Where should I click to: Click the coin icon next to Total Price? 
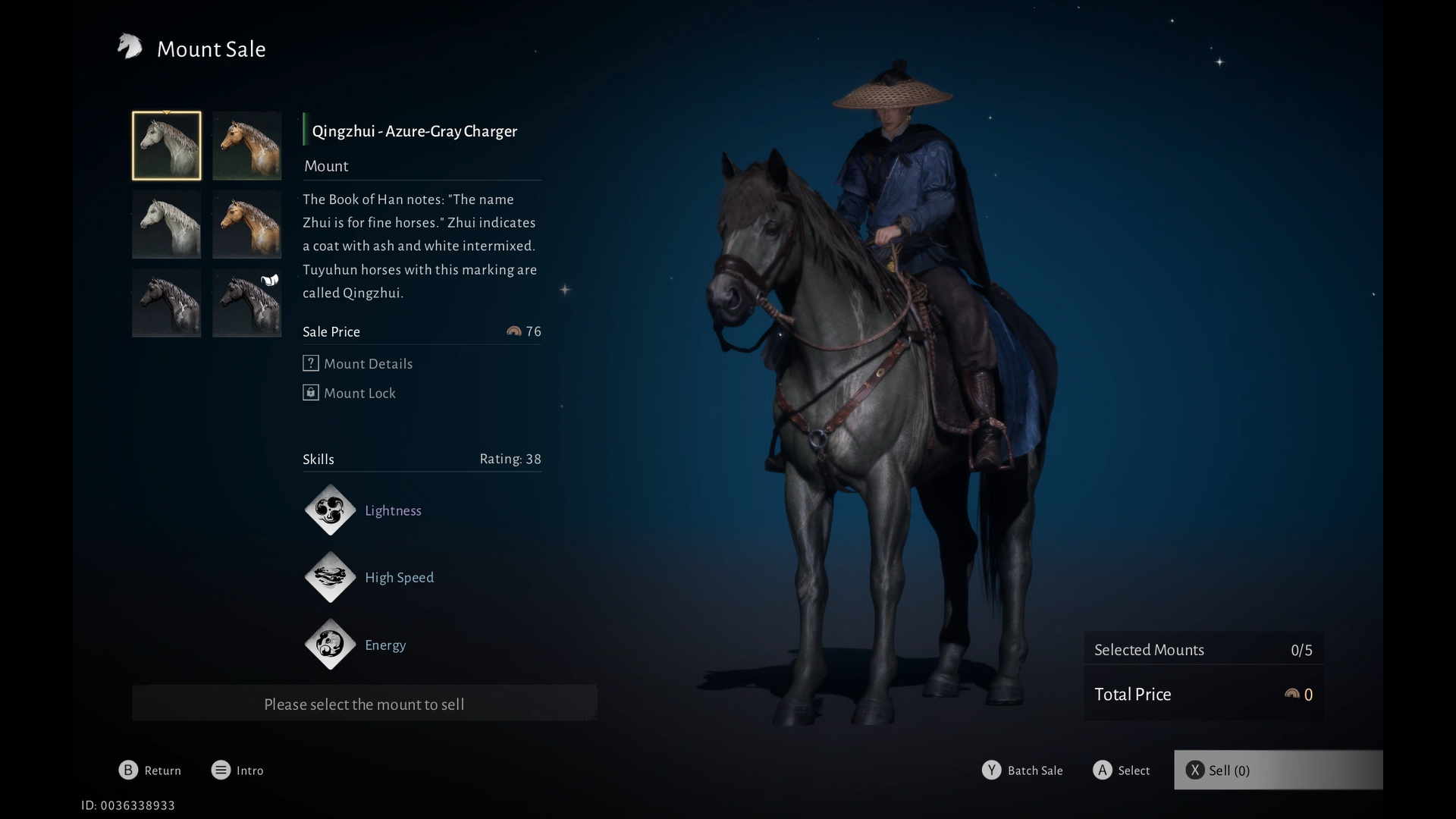click(1291, 694)
